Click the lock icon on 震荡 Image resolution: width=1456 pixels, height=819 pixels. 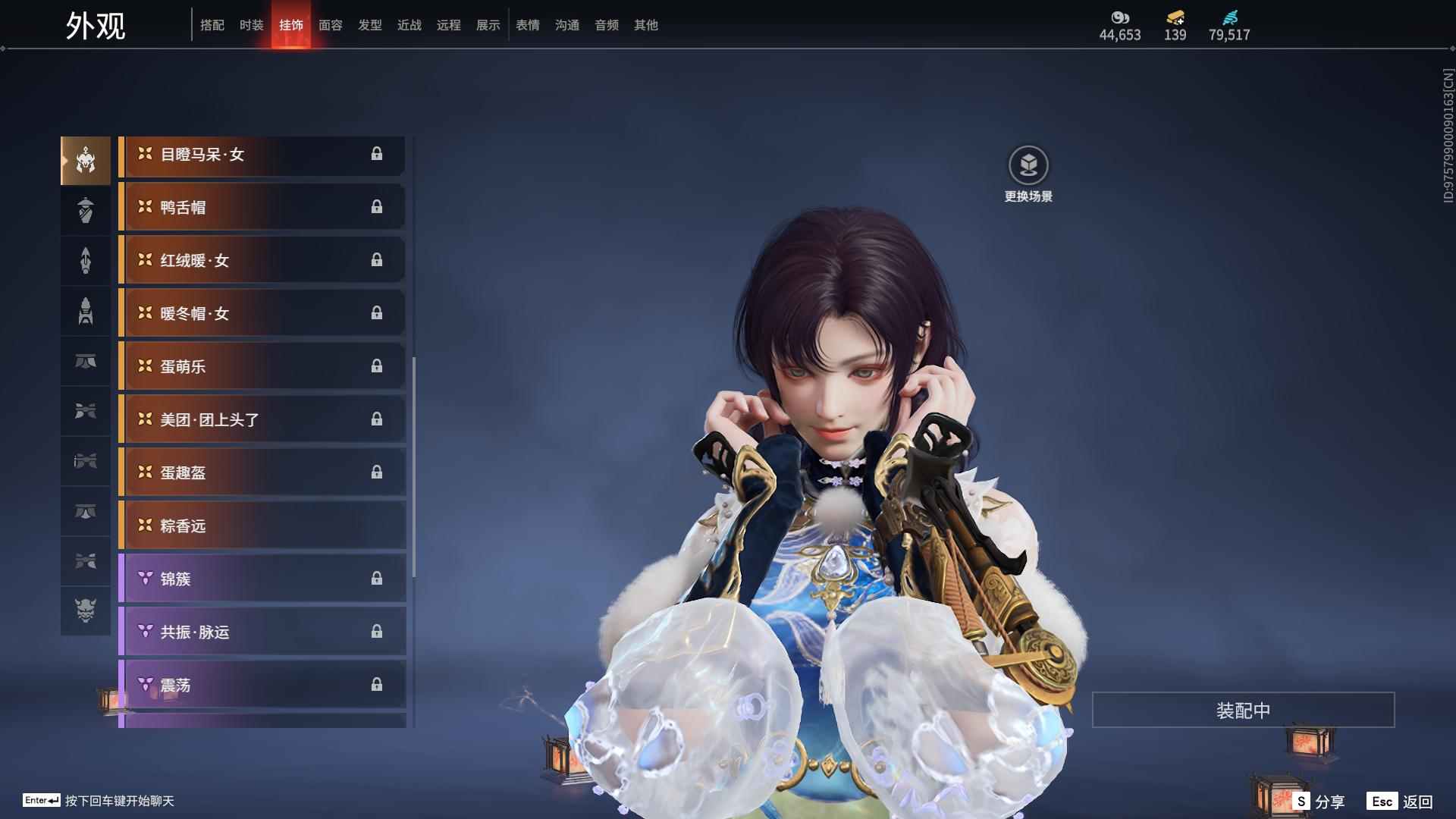[378, 685]
